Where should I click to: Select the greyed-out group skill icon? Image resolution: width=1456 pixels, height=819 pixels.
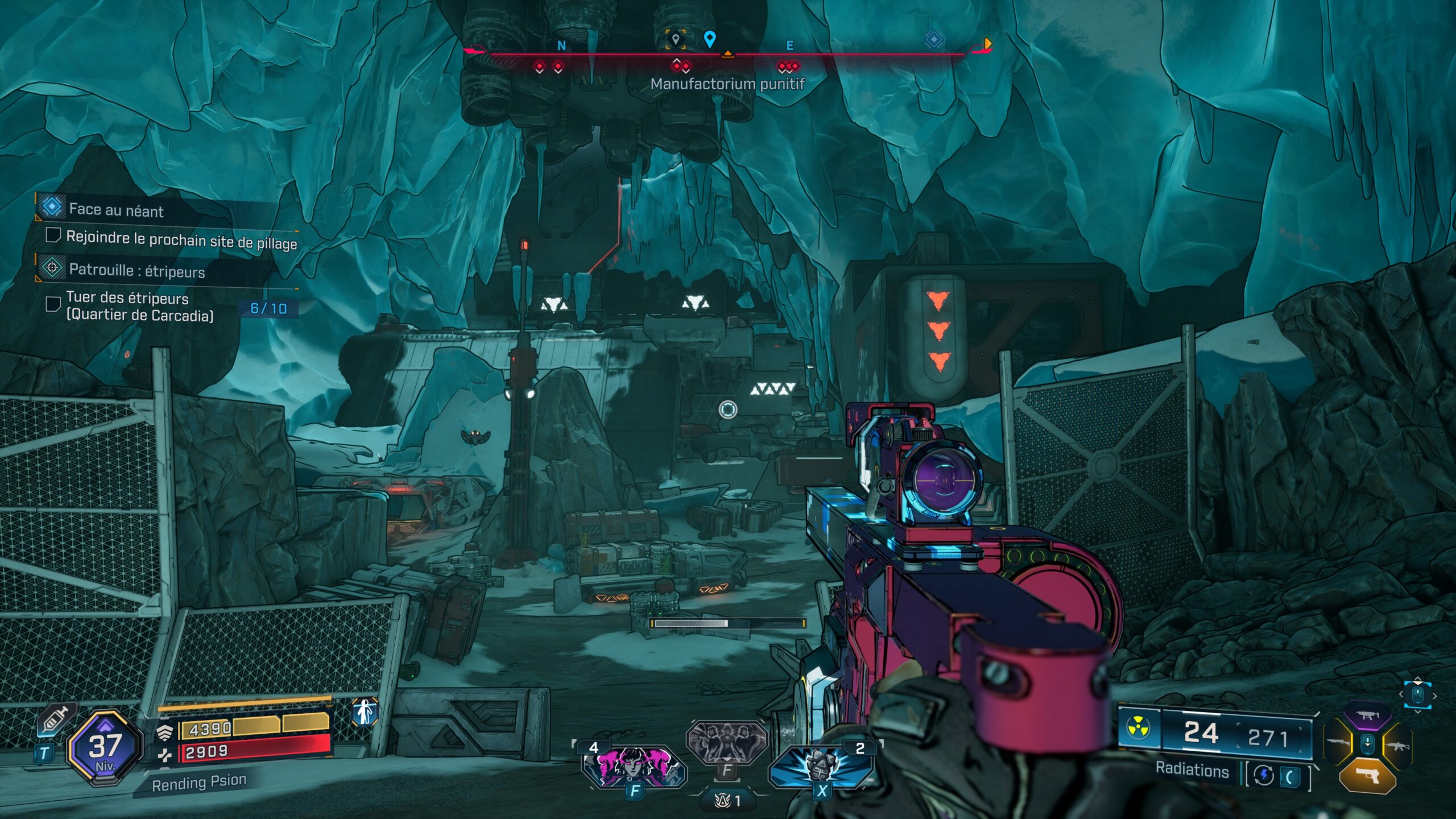(x=726, y=741)
